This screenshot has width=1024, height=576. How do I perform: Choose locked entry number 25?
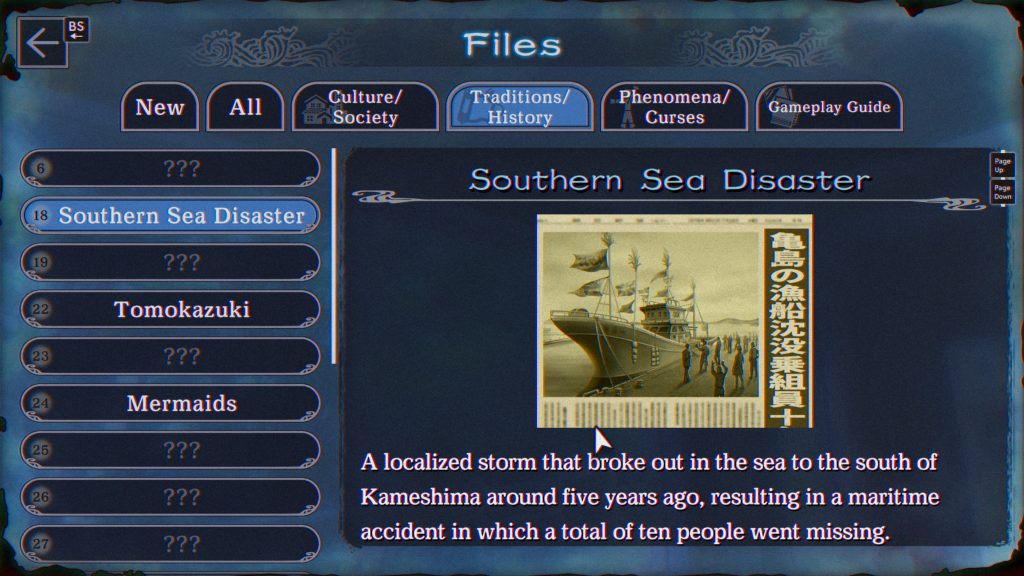point(170,451)
